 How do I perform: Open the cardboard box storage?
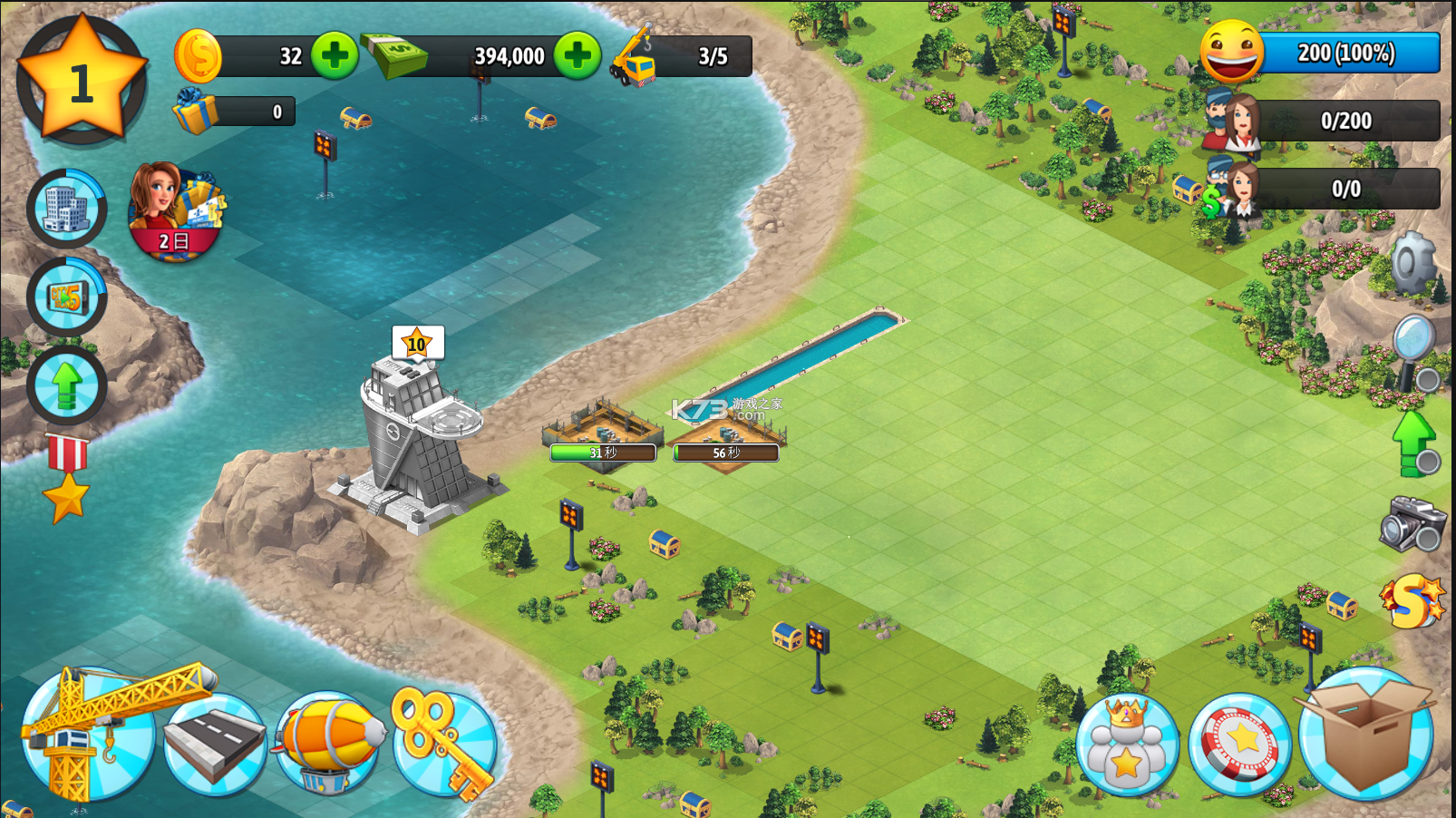point(1365,733)
